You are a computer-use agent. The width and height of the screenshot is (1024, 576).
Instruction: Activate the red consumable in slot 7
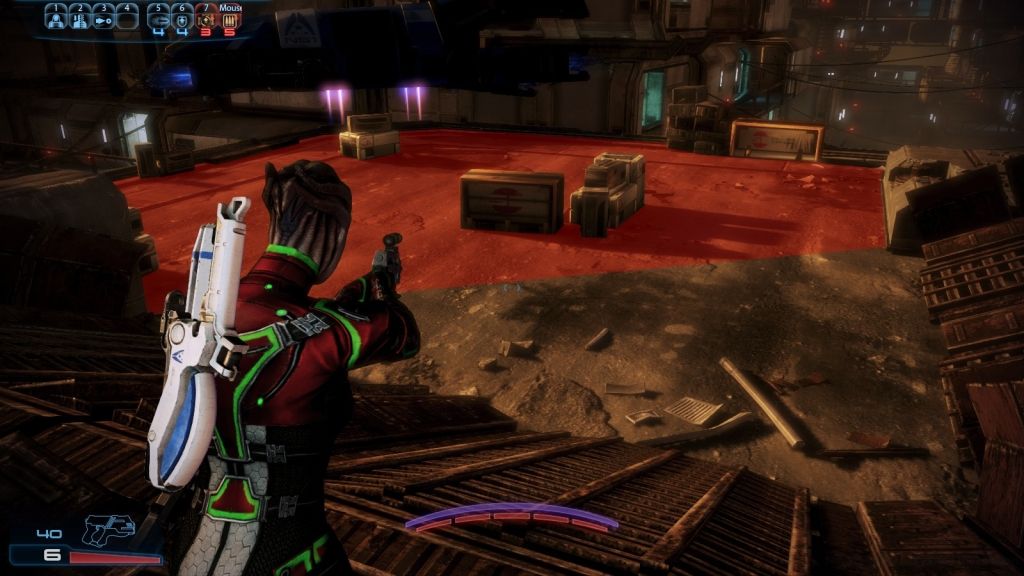tap(206, 19)
